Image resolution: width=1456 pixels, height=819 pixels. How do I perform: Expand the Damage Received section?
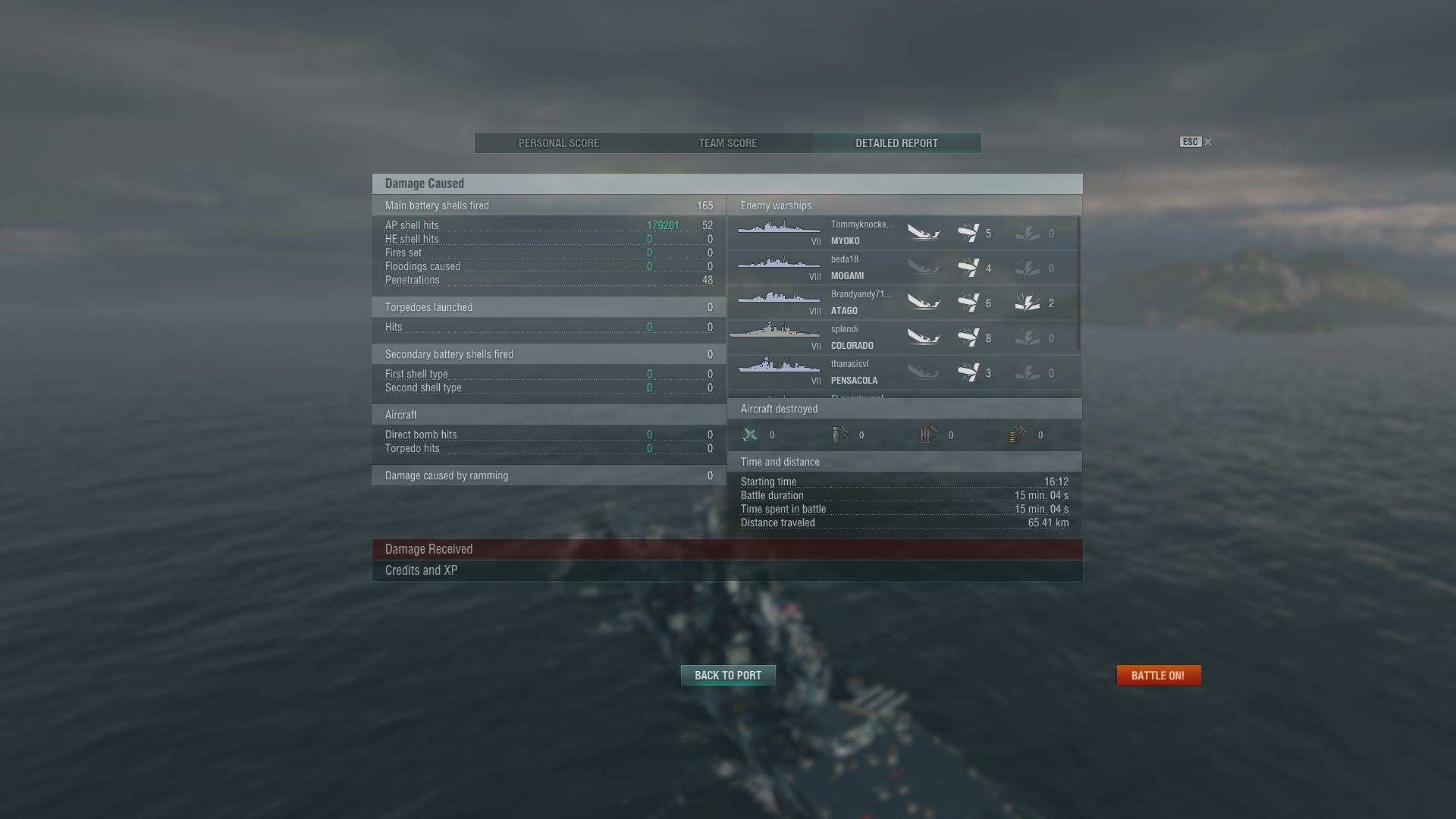(726, 549)
